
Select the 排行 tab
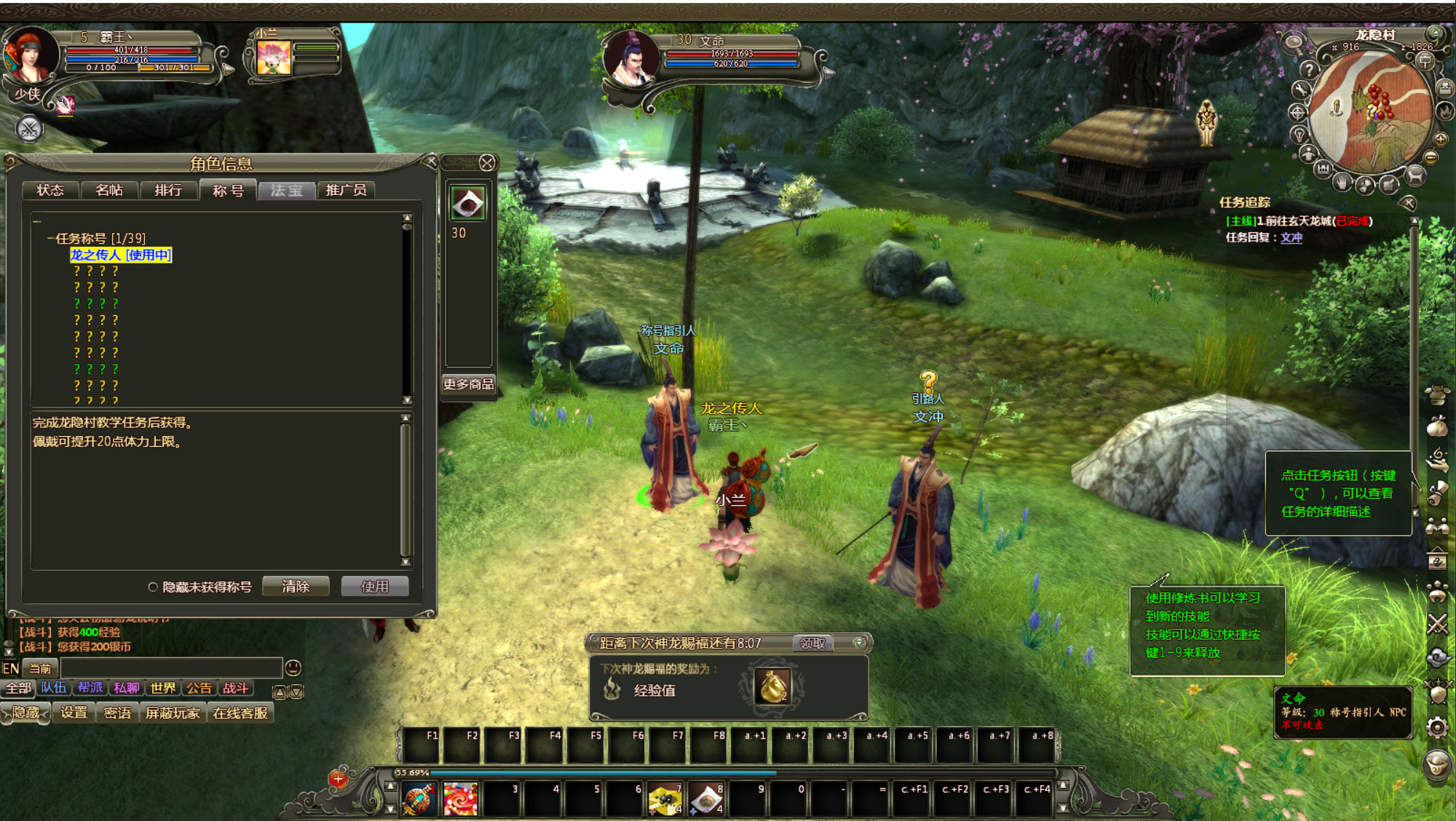tap(168, 191)
